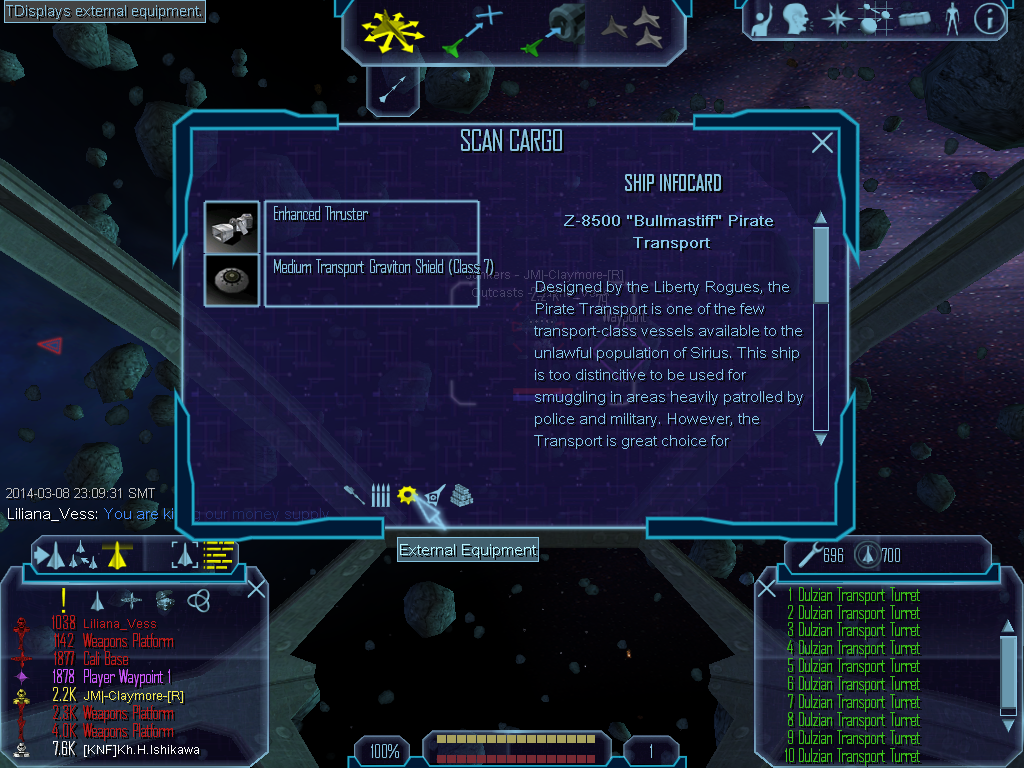Screen dimensions: 1024x768
Task: Select Player Waypoint 1 in contacts
Action: coord(126,677)
